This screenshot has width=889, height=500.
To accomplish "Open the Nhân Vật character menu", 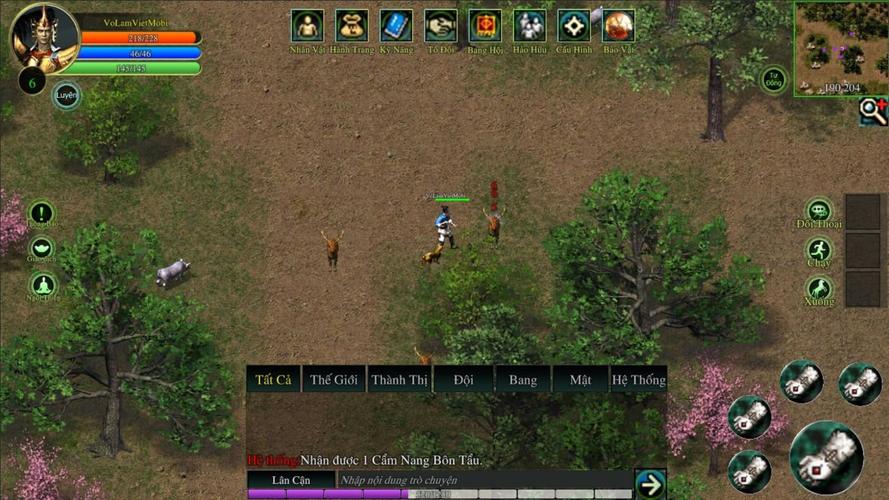I will click(307, 26).
